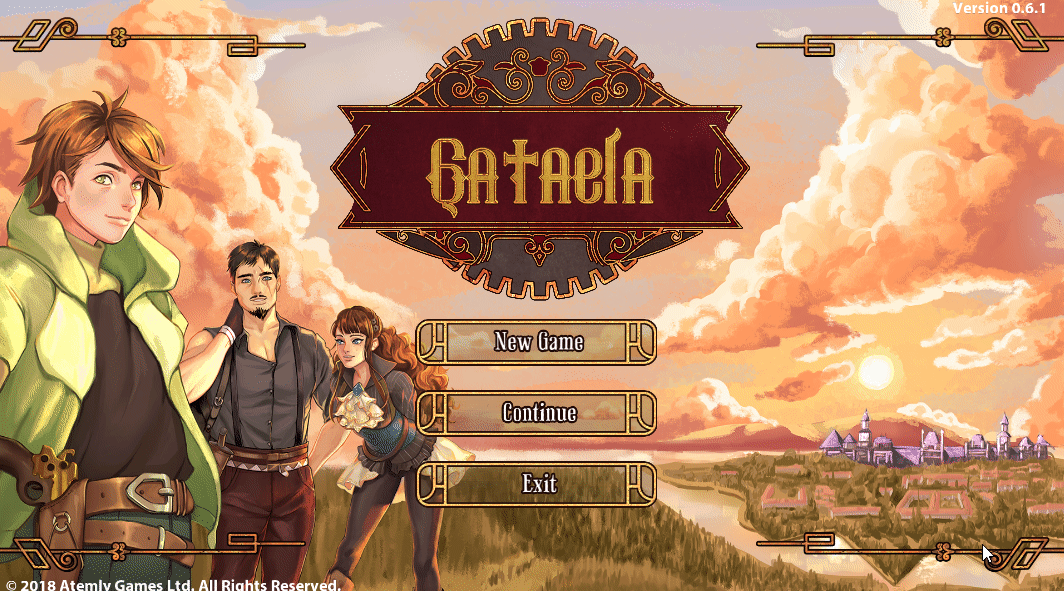Start a New Game

pos(538,342)
